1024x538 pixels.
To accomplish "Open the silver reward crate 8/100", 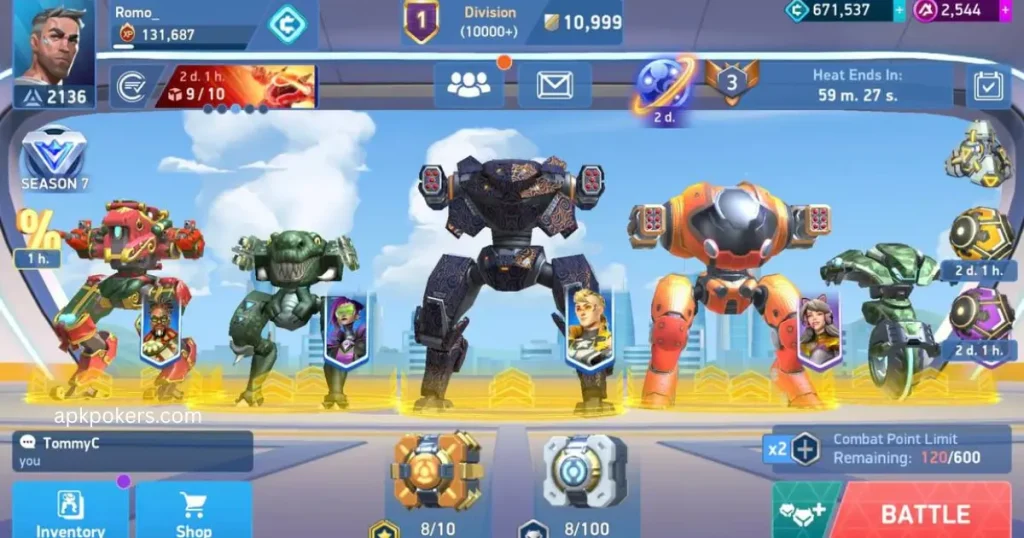I will point(584,471).
